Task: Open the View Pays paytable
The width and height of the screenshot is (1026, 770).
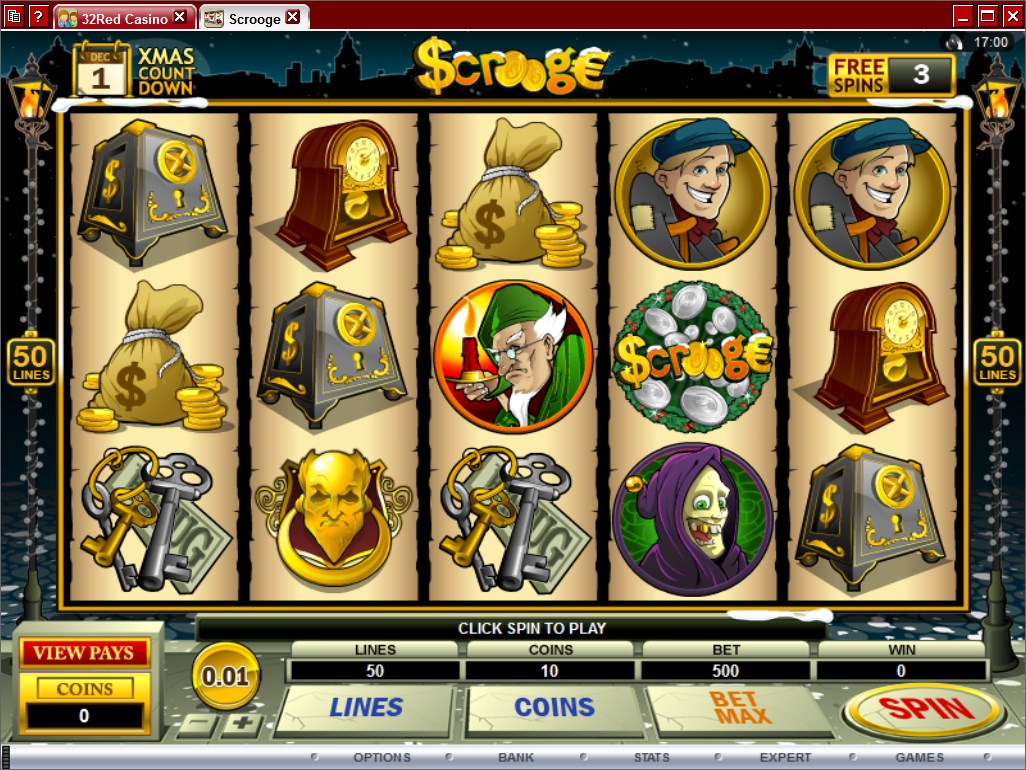Action: tap(84, 653)
